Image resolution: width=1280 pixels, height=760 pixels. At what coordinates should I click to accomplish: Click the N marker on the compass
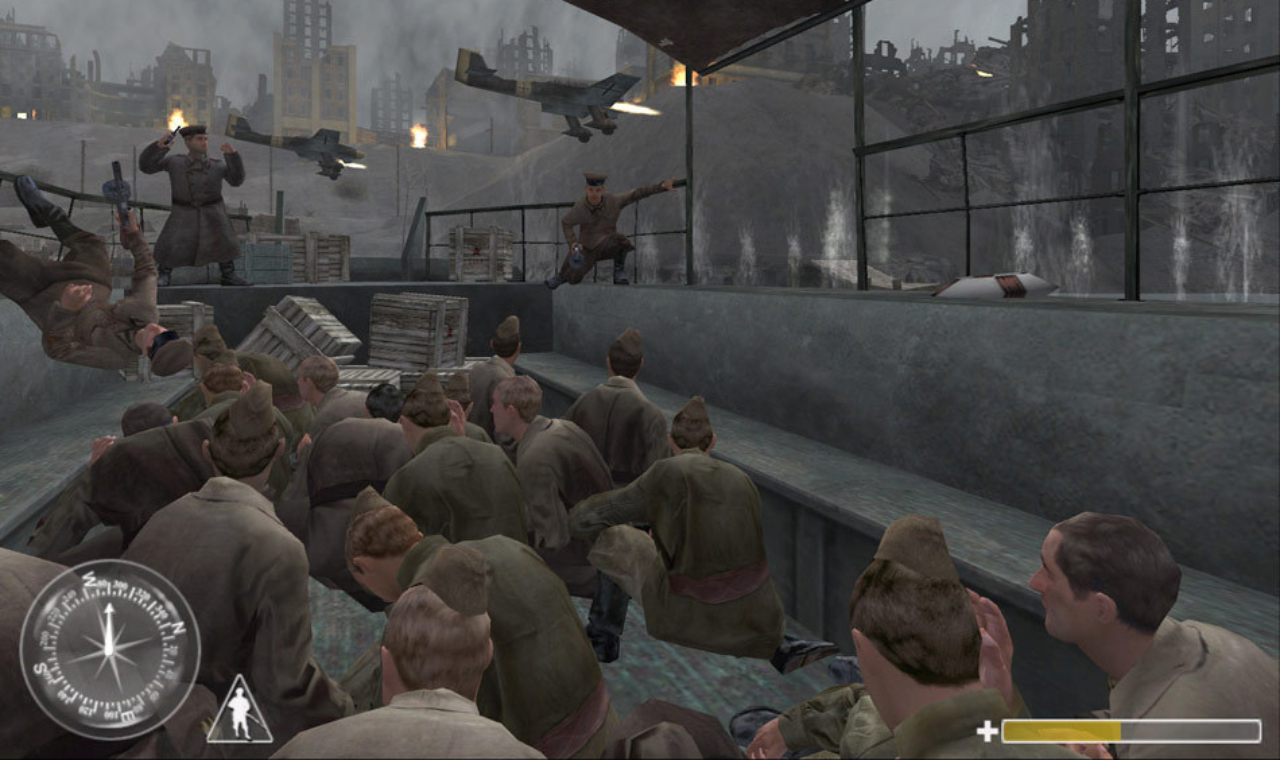point(177,627)
